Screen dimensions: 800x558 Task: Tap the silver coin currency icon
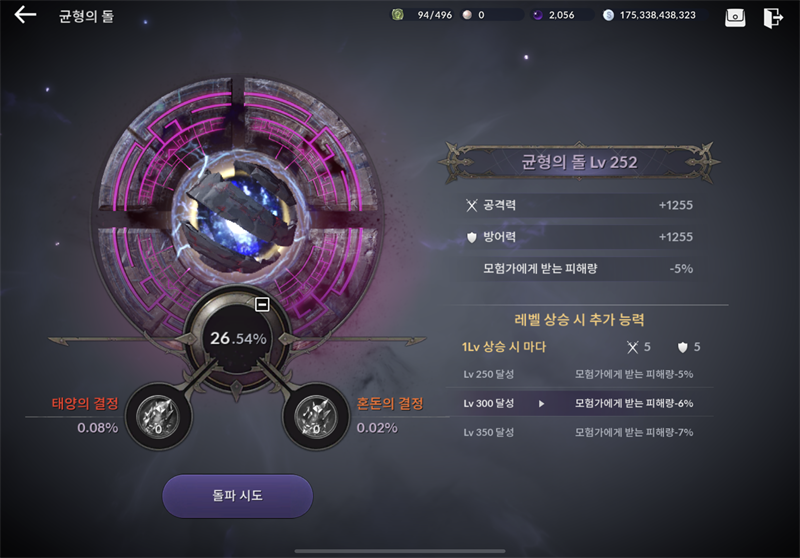610,15
